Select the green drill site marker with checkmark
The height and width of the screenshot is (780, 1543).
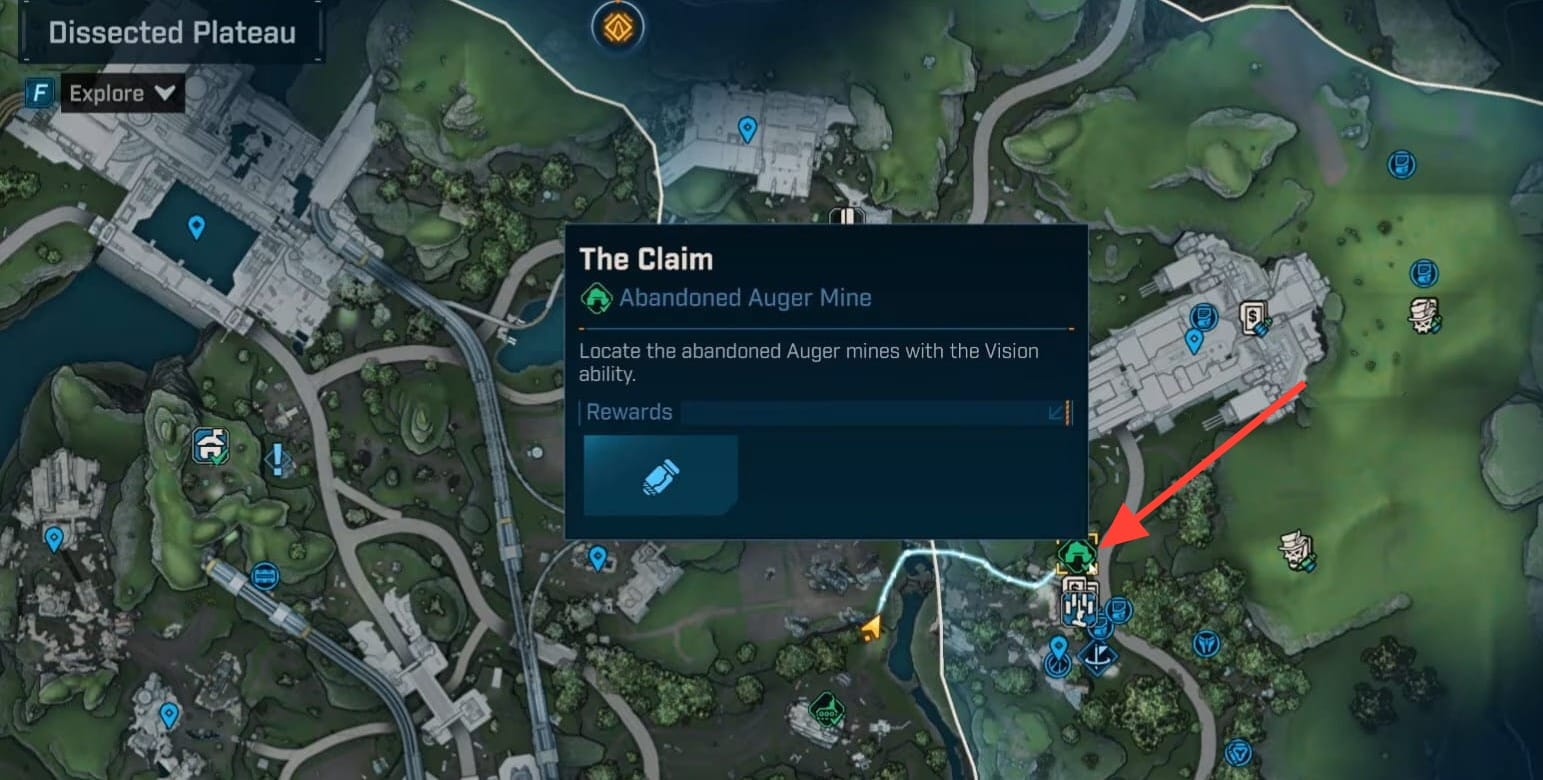click(x=826, y=711)
